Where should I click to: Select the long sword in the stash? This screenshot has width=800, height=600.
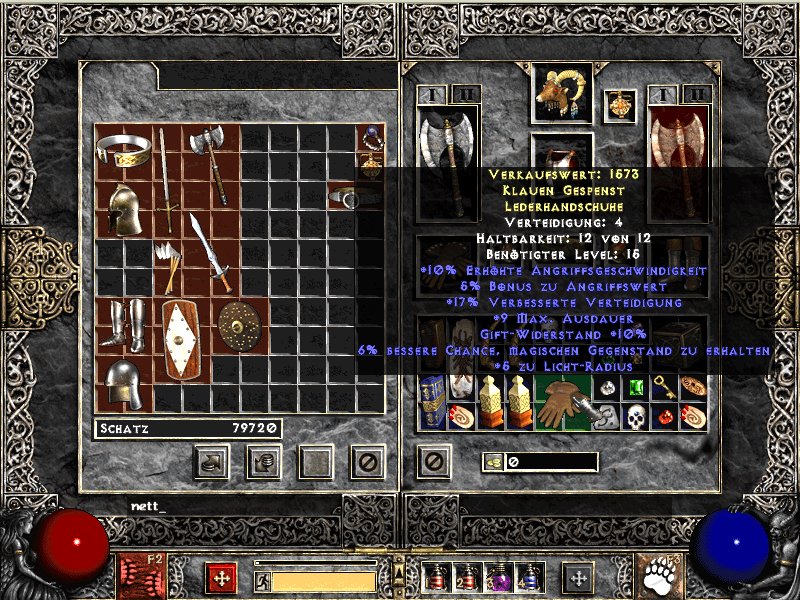166,178
